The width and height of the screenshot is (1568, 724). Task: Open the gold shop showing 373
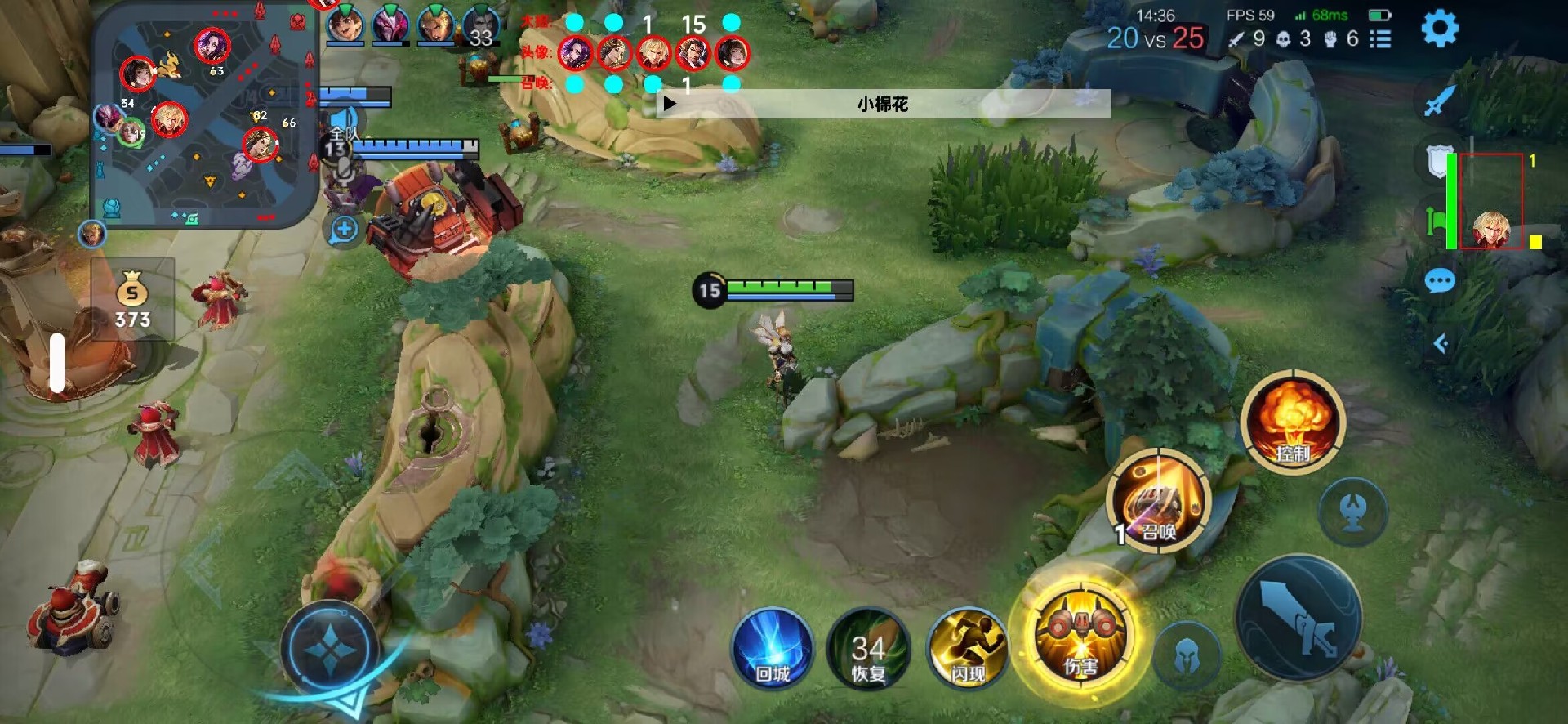(132, 300)
